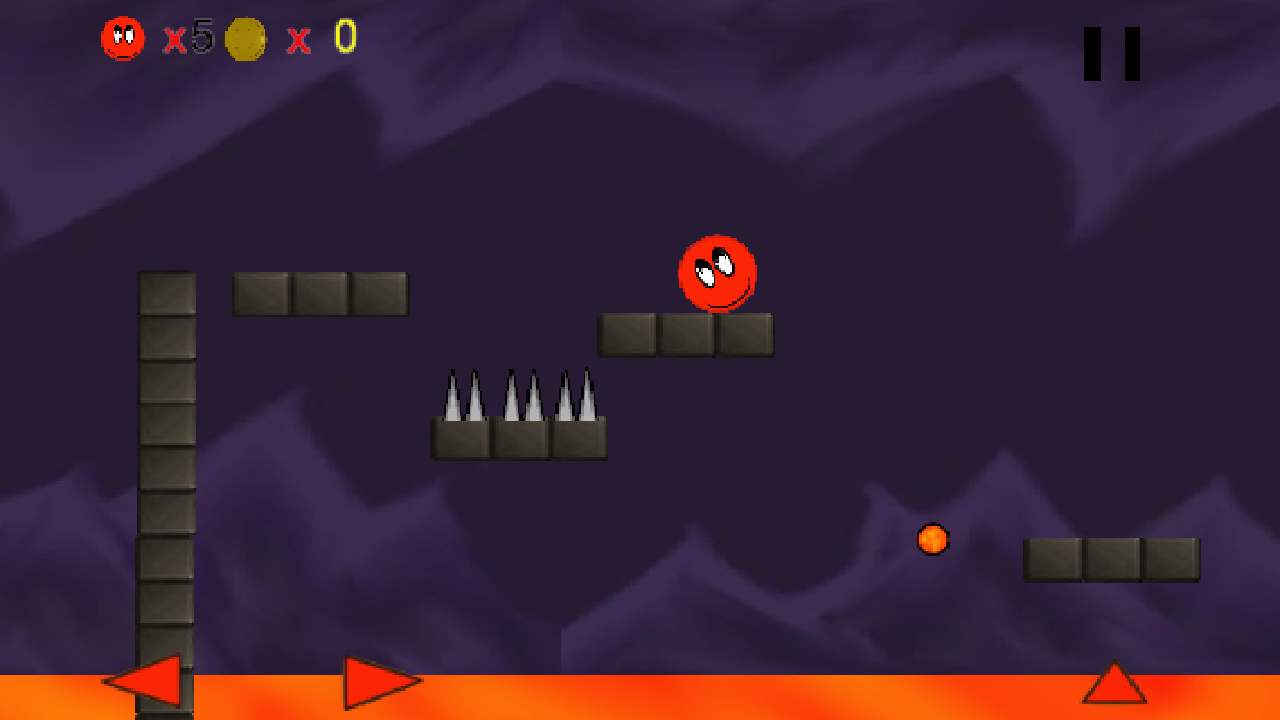Image resolution: width=1280 pixels, height=720 pixels.
Task: Click the middle block of the spiked platform
Action: tap(520, 438)
